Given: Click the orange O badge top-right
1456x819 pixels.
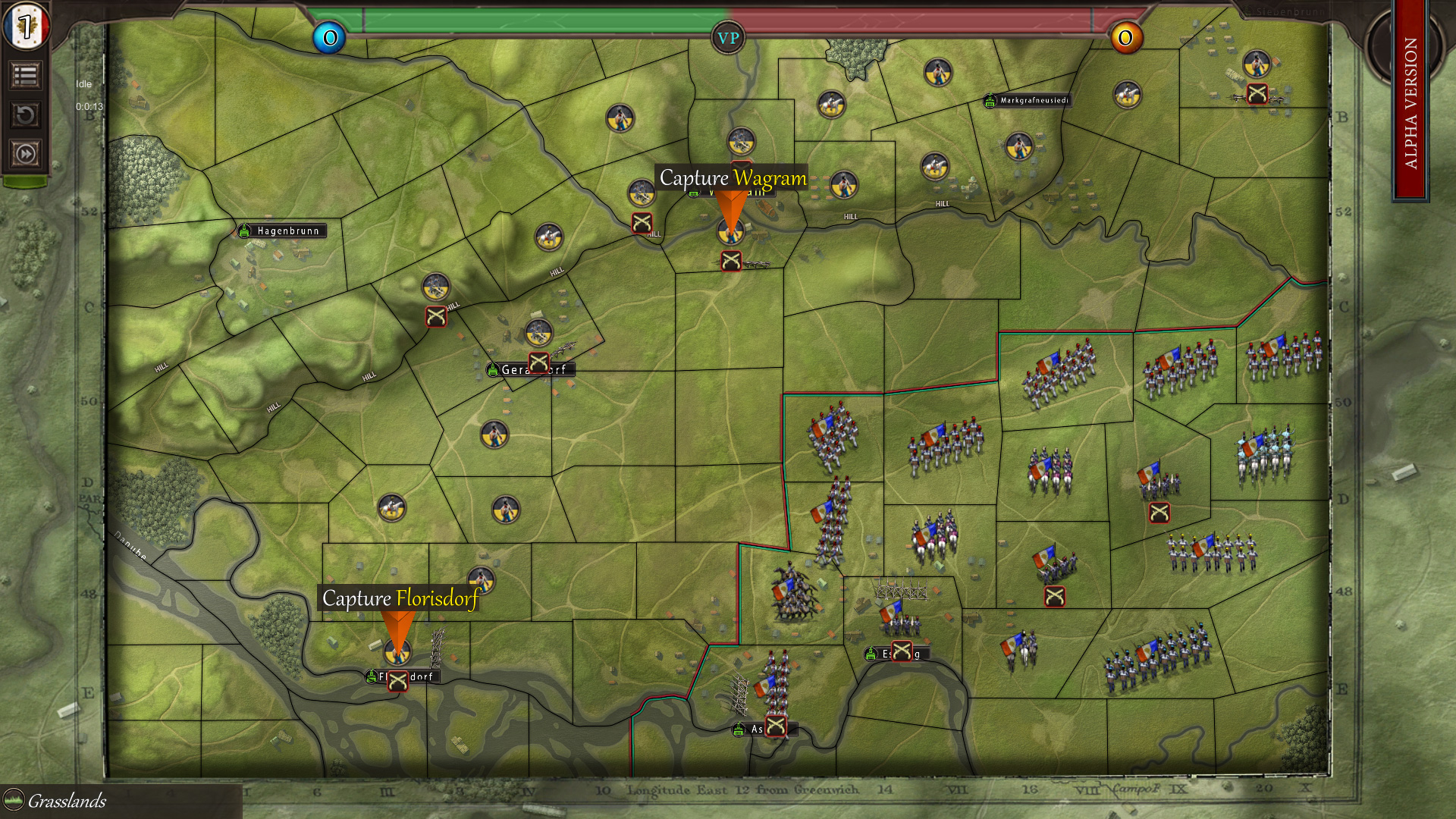Looking at the screenshot, I should (1127, 36).
